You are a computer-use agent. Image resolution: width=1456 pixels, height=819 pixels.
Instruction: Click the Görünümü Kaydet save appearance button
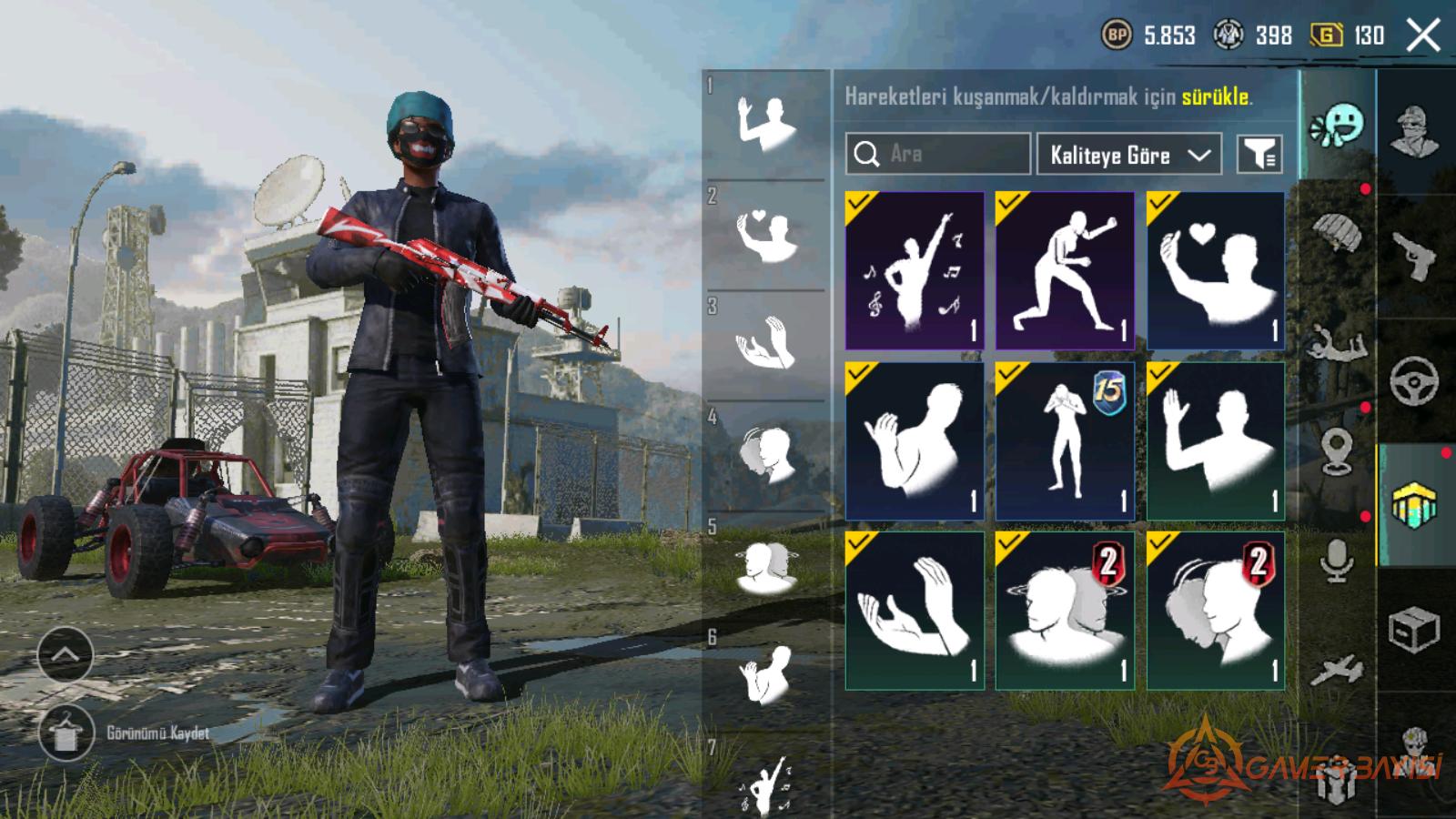pyautogui.click(x=66, y=733)
